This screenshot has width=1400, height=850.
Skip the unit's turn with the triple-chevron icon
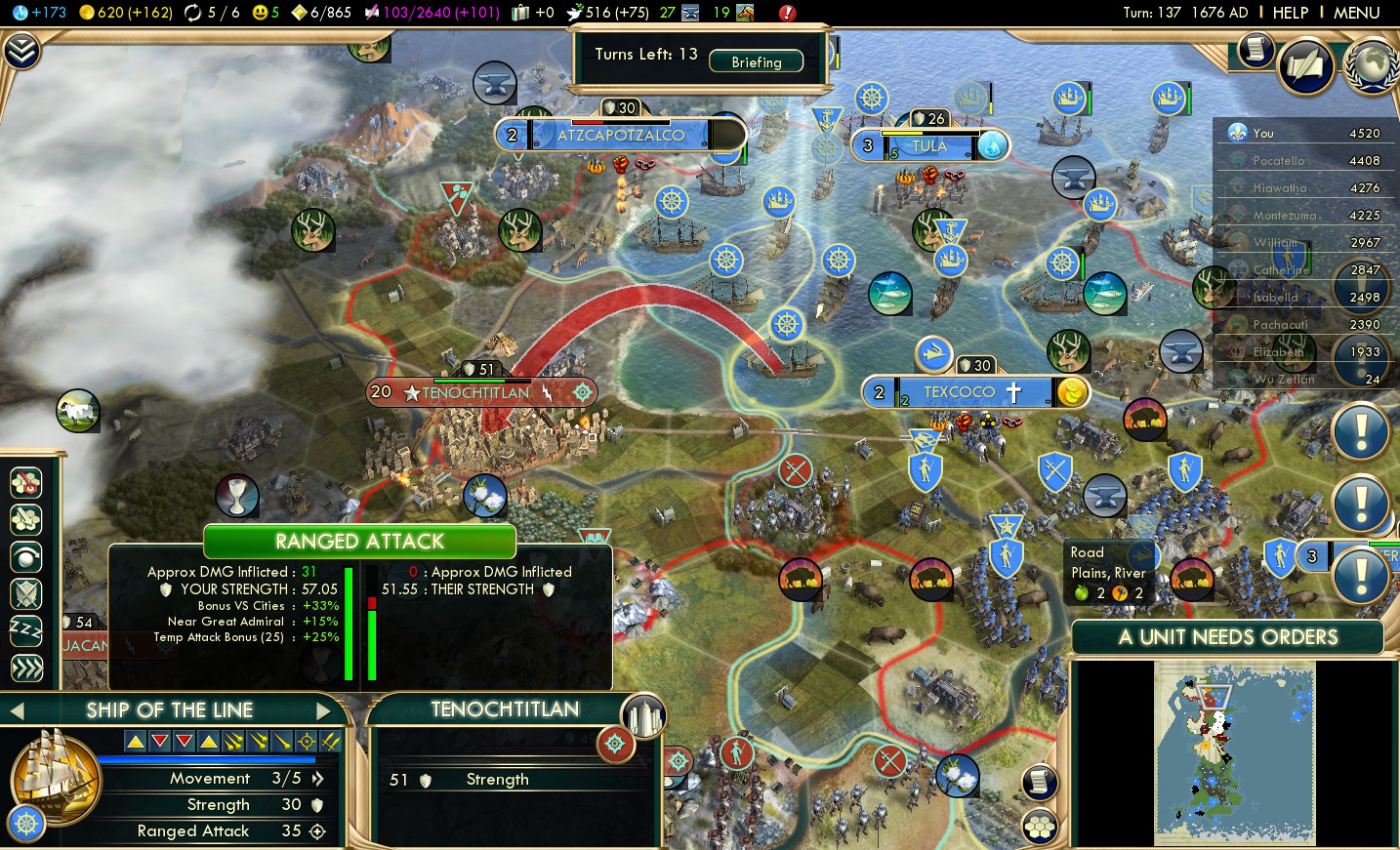click(26, 668)
